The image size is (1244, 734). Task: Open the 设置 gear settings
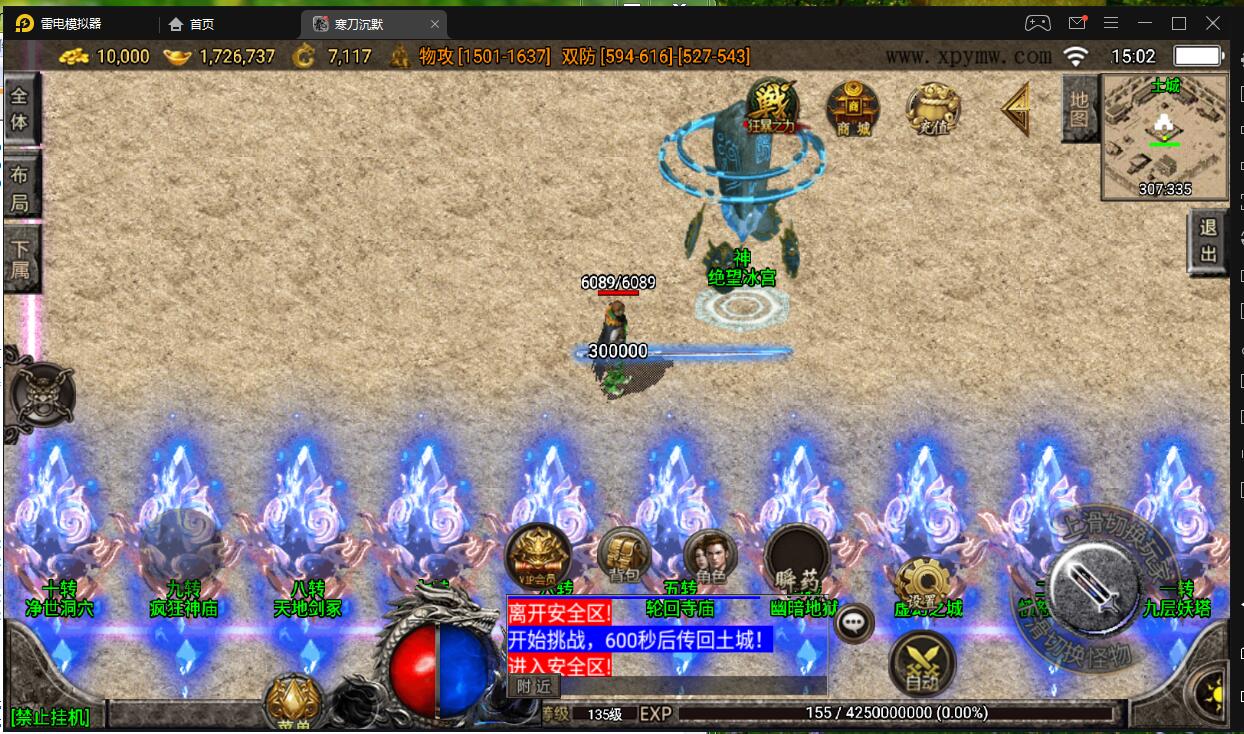point(921,585)
